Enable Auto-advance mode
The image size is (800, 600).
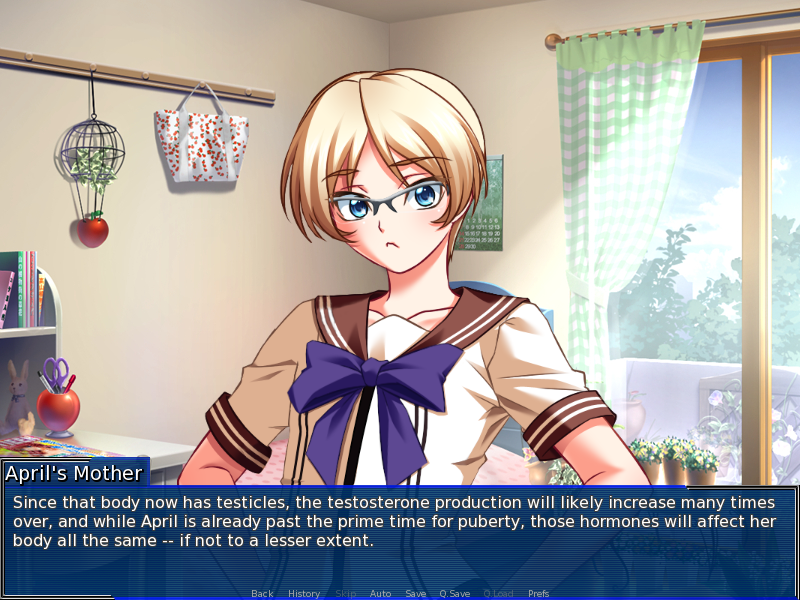point(380,593)
